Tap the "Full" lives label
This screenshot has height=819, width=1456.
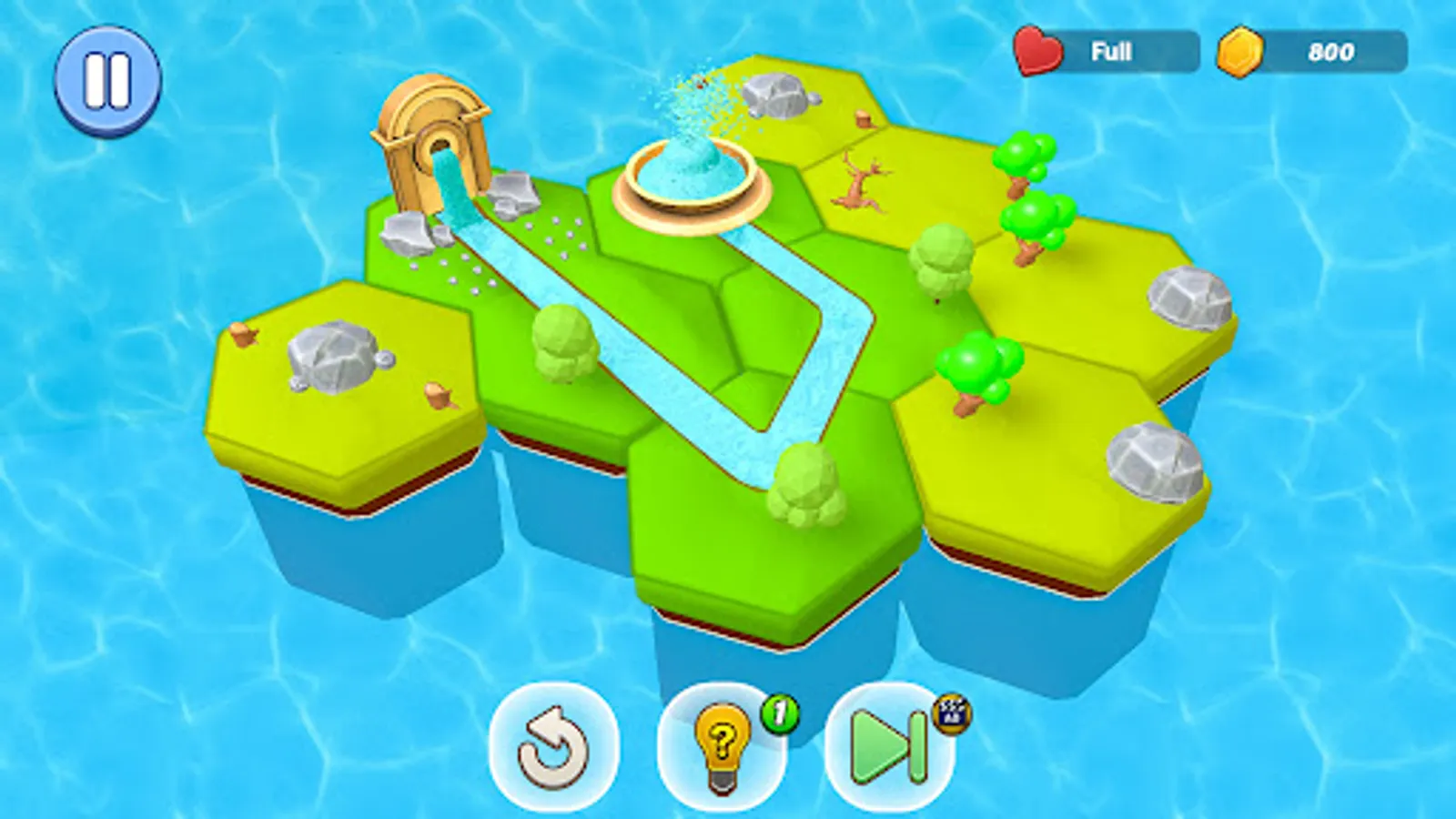click(1112, 51)
